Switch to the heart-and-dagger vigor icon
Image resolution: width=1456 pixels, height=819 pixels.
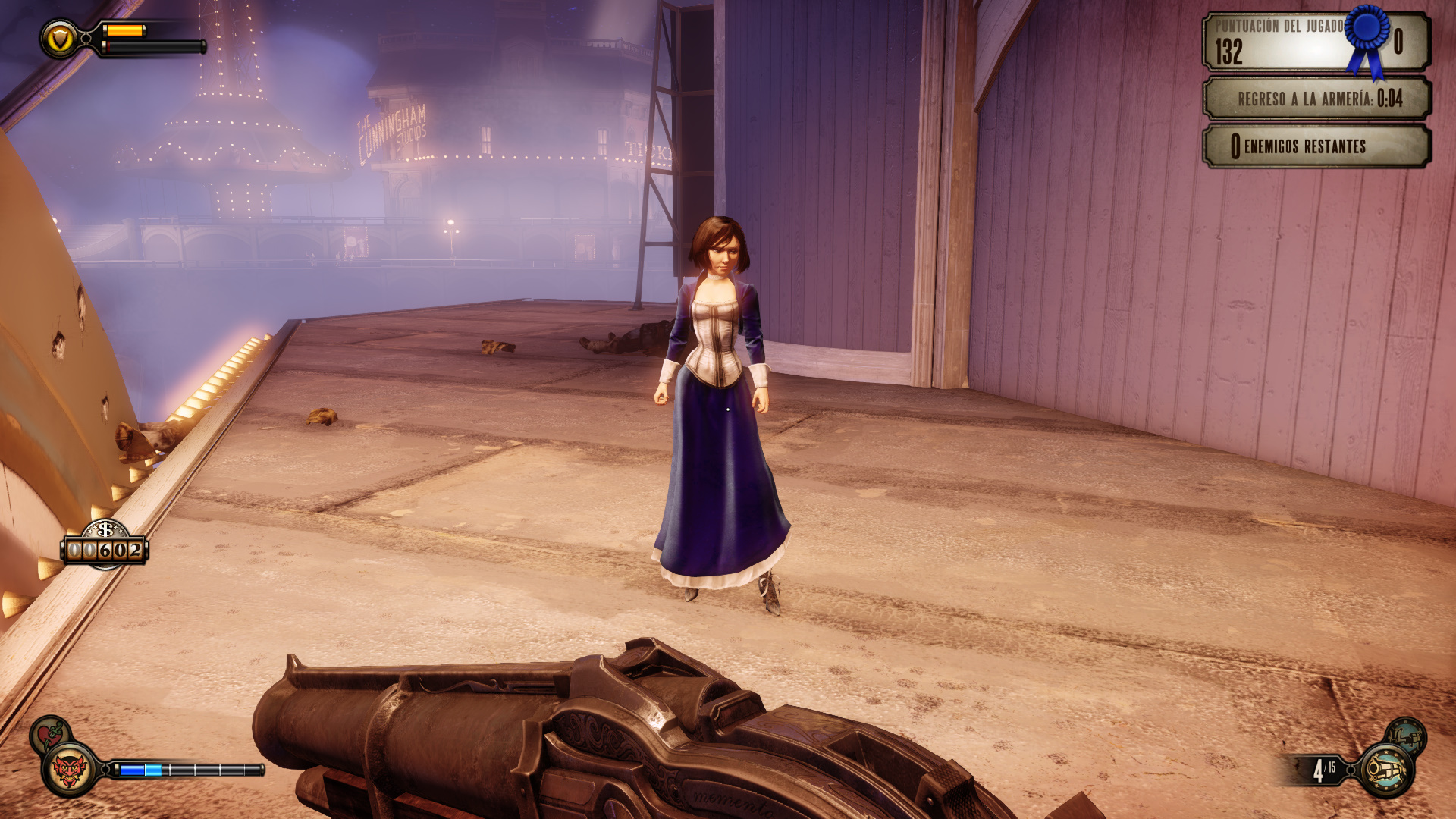[50, 734]
